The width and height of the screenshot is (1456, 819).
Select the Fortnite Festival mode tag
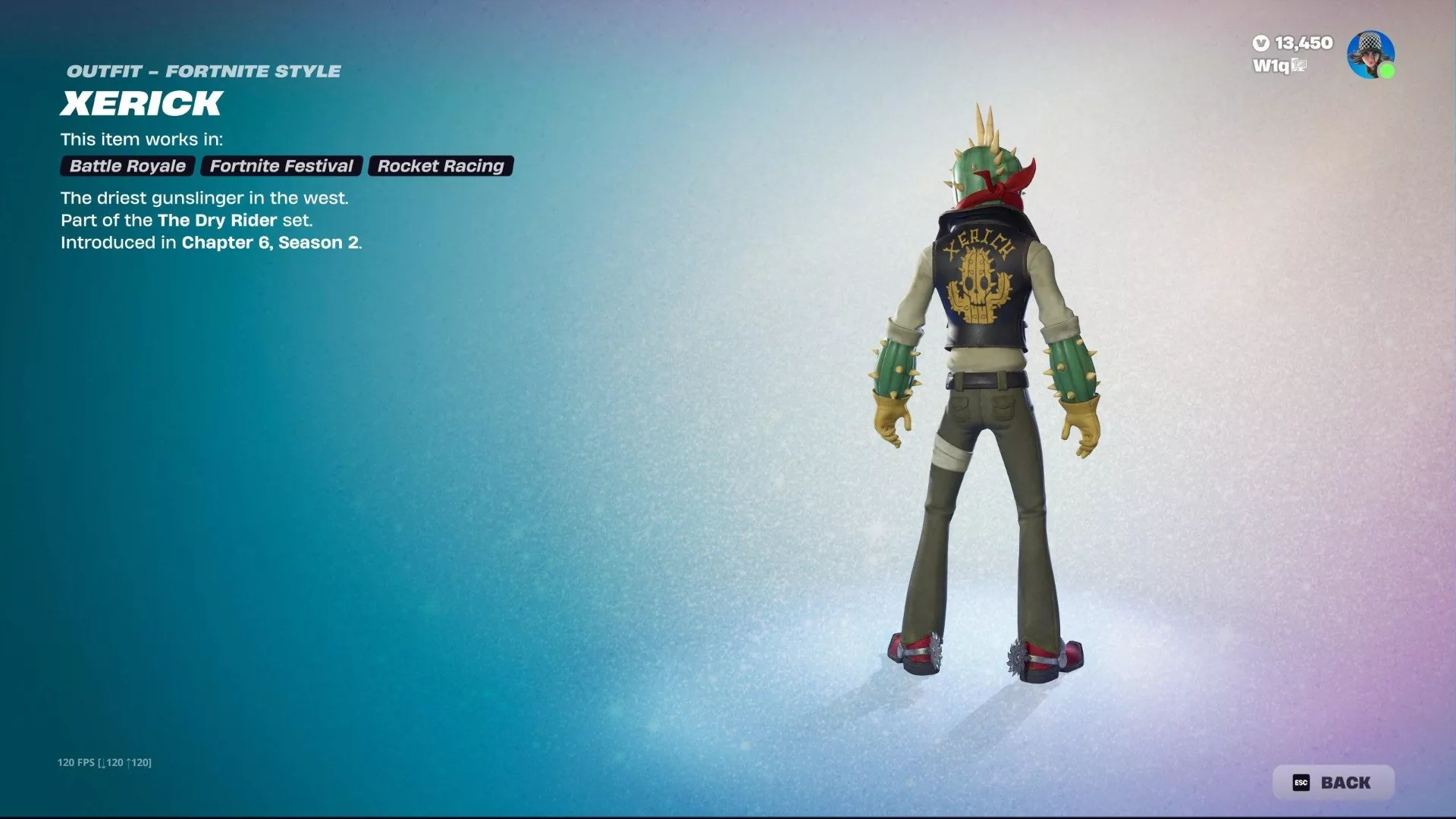(281, 166)
